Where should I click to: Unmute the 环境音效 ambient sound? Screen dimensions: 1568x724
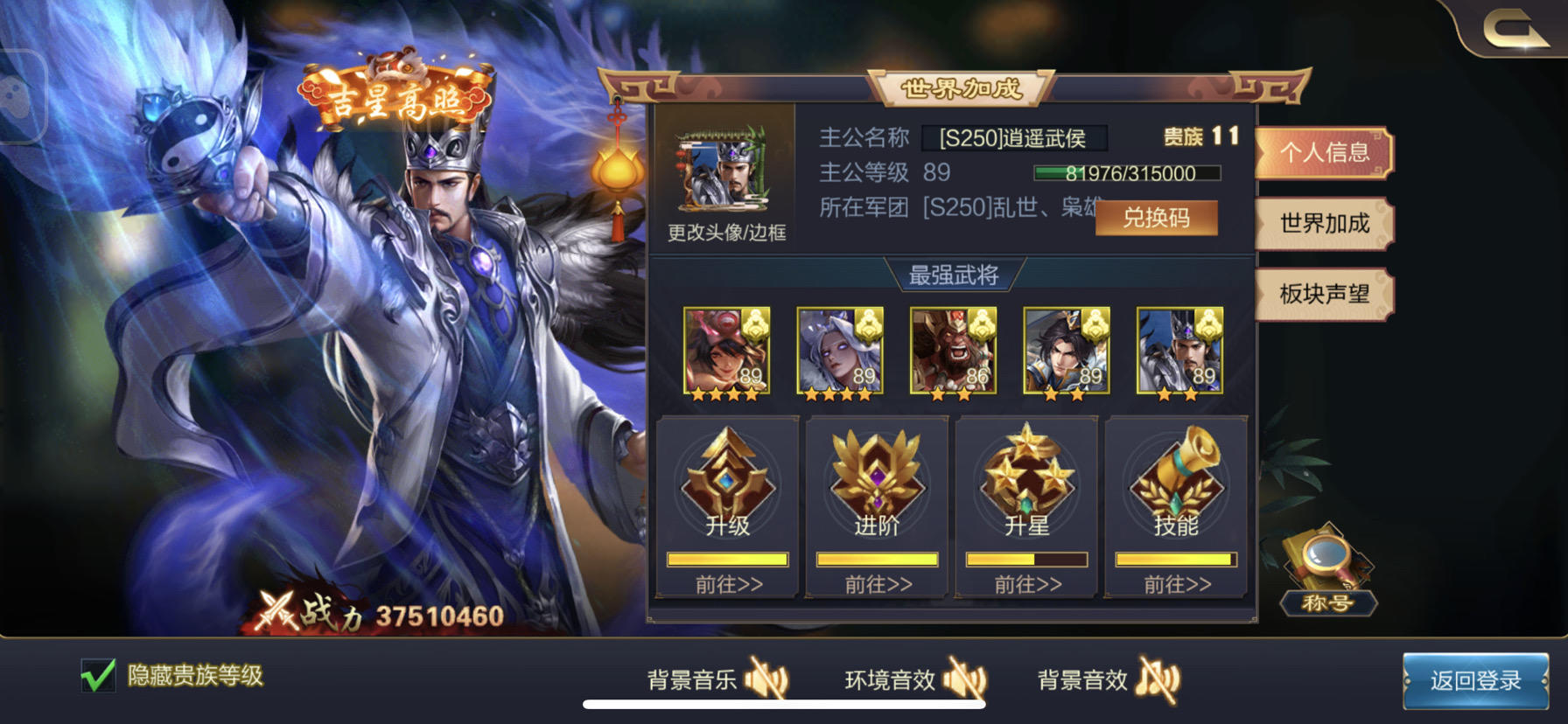click(x=966, y=678)
